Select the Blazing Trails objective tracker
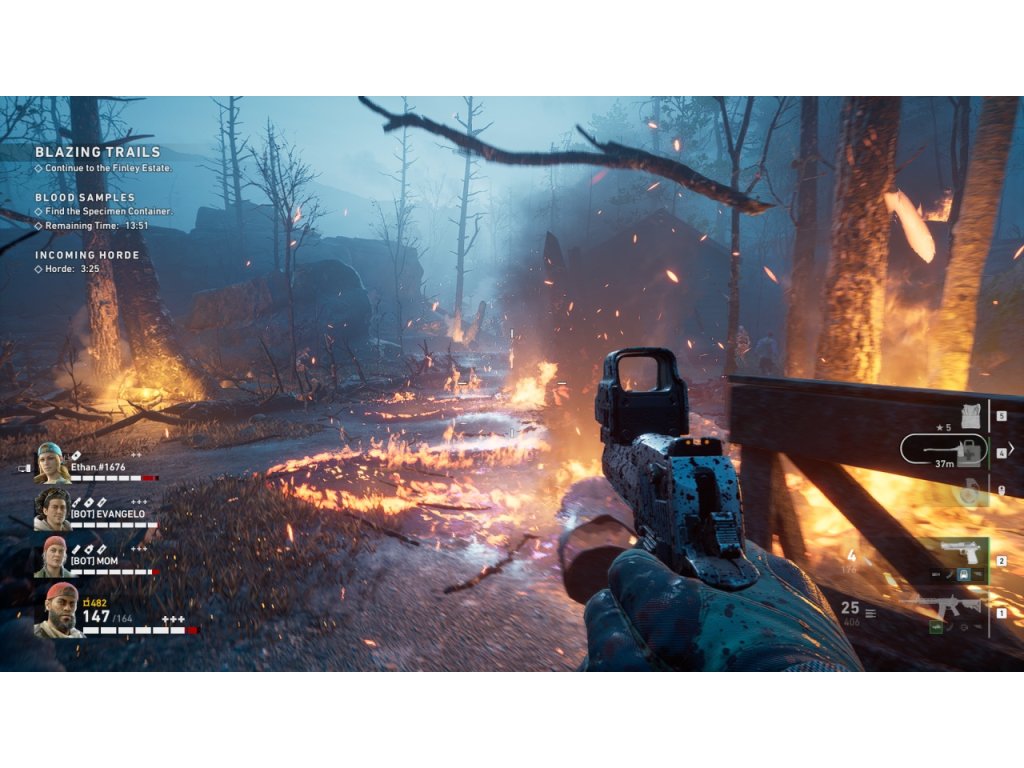 [97, 152]
